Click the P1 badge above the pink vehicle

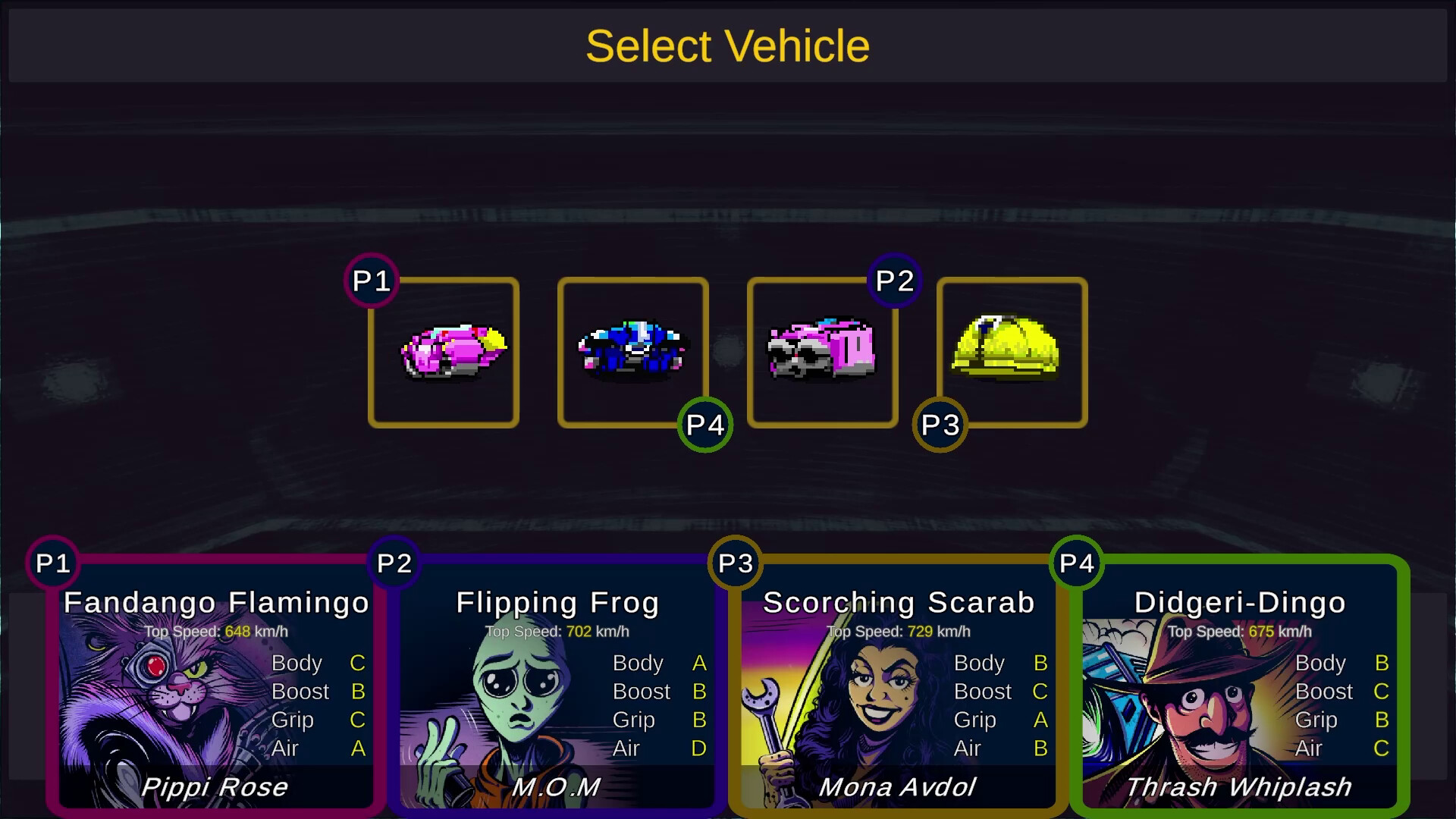point(371,280)
